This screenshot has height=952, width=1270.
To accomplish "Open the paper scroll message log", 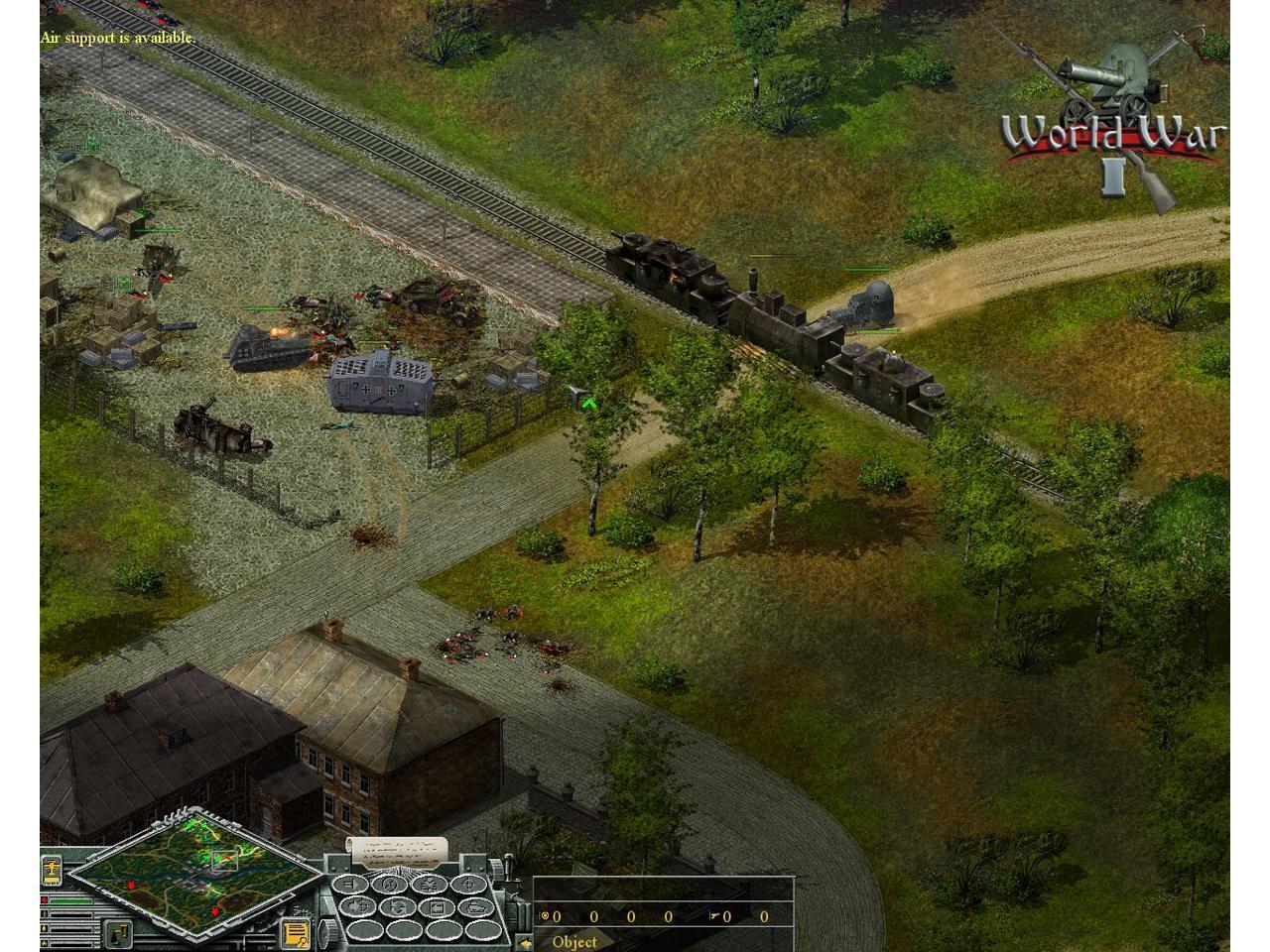I will coord(397,851).
